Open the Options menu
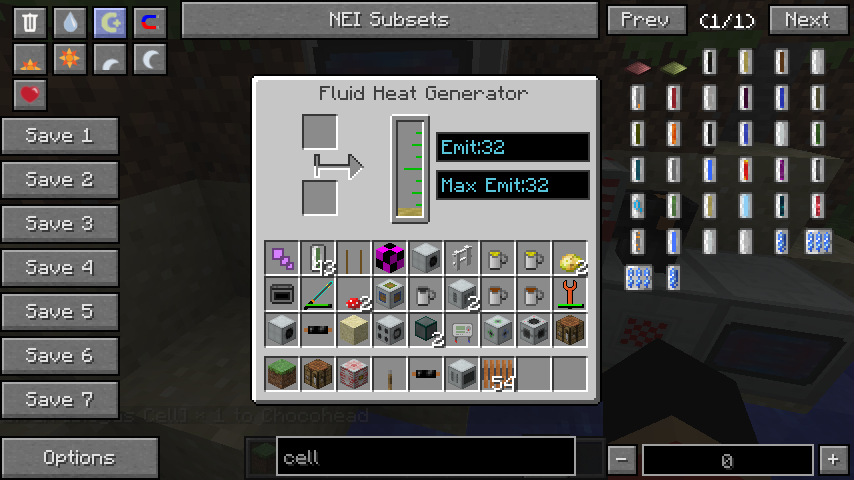 pyautogui.click(x=79, y=458)
